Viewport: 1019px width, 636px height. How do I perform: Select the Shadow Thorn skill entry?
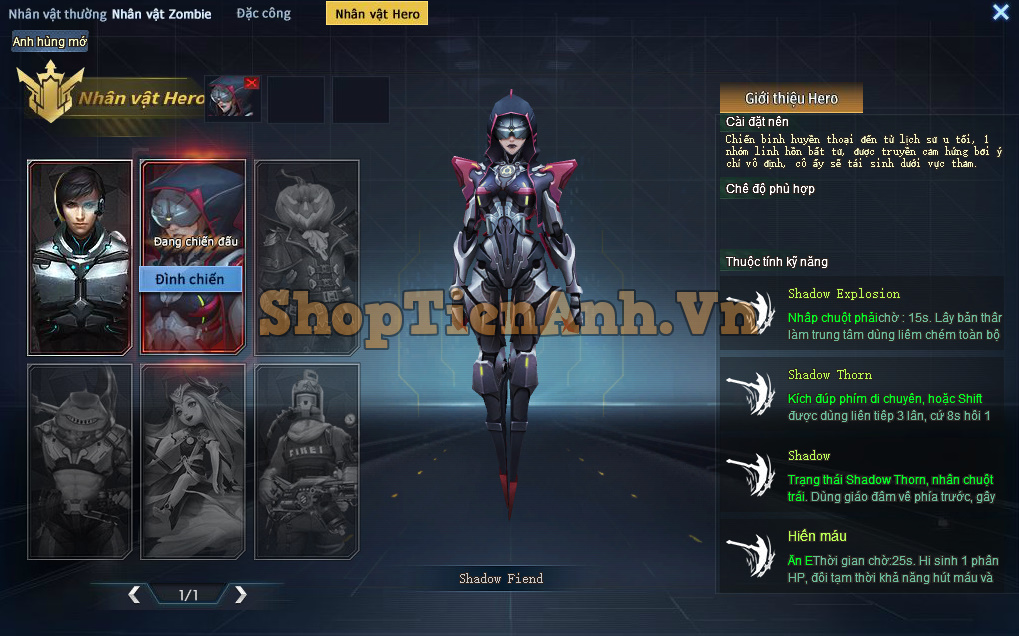coord(860,395)
